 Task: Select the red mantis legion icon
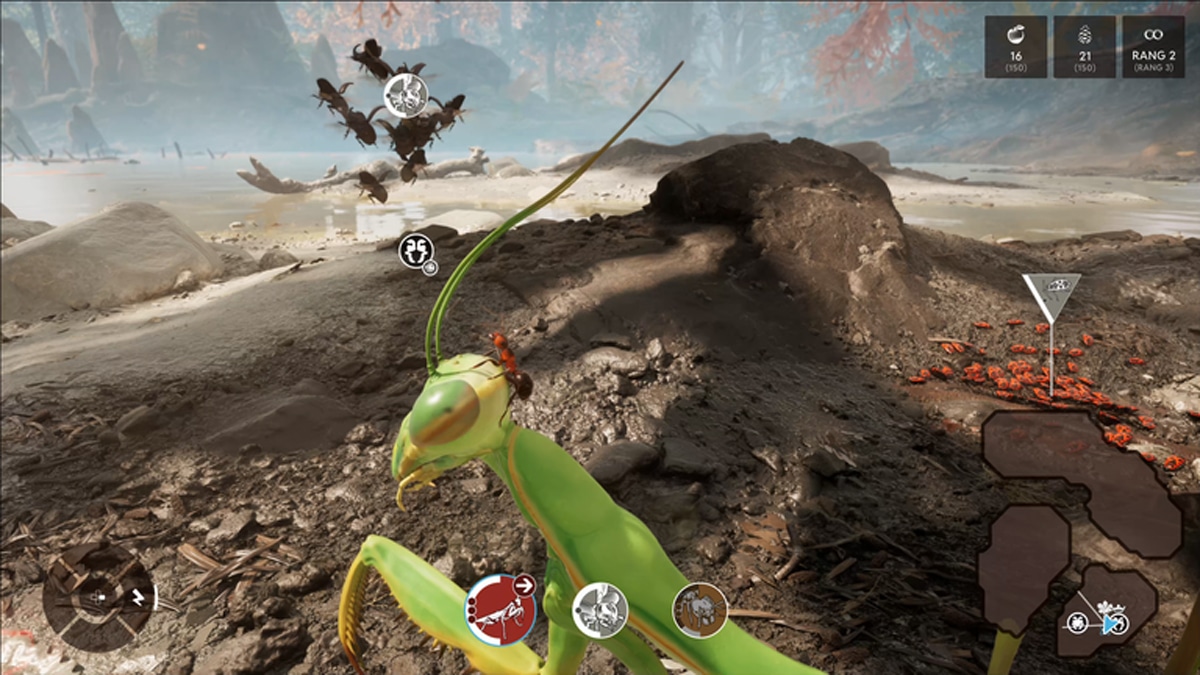coord(498,610)
